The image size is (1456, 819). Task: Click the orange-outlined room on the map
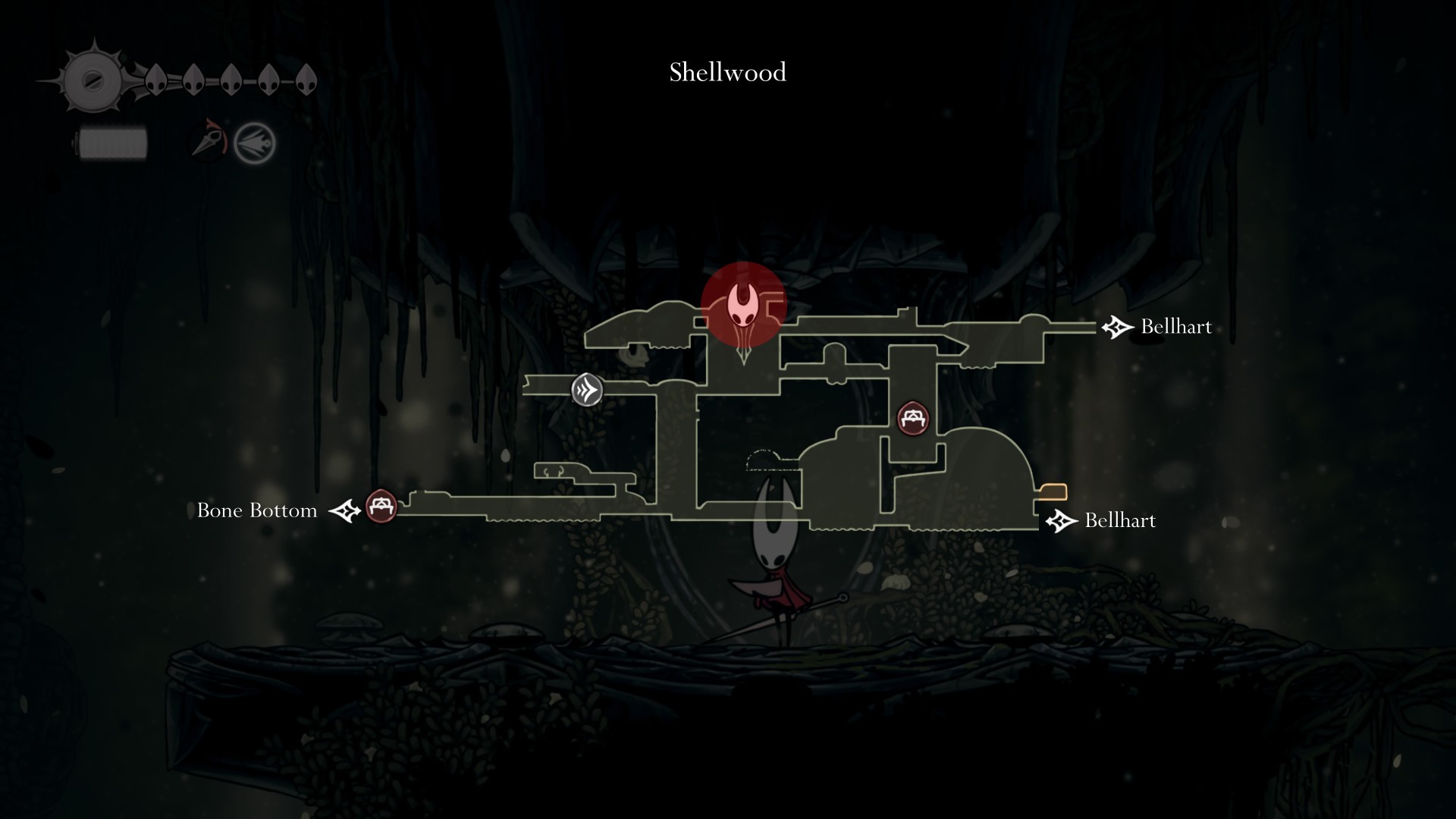pos(1053,492)
